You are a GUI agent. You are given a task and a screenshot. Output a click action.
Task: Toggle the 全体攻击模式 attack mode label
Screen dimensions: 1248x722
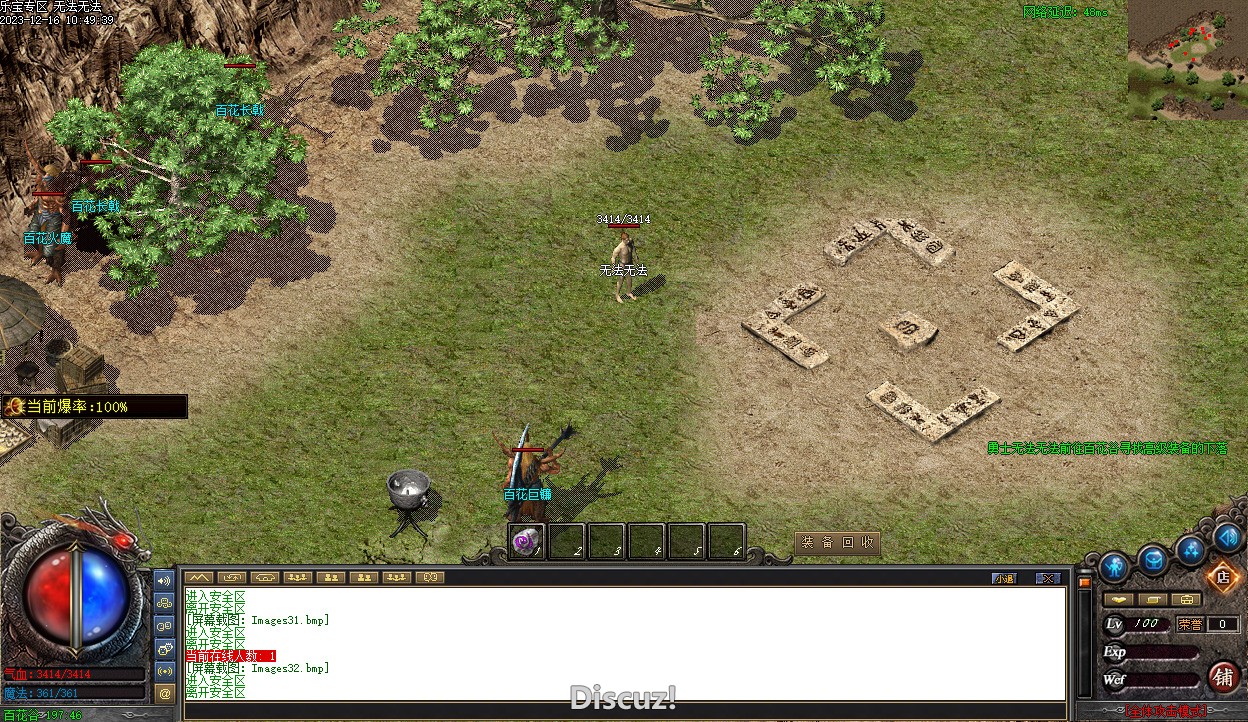(1163, 712)
